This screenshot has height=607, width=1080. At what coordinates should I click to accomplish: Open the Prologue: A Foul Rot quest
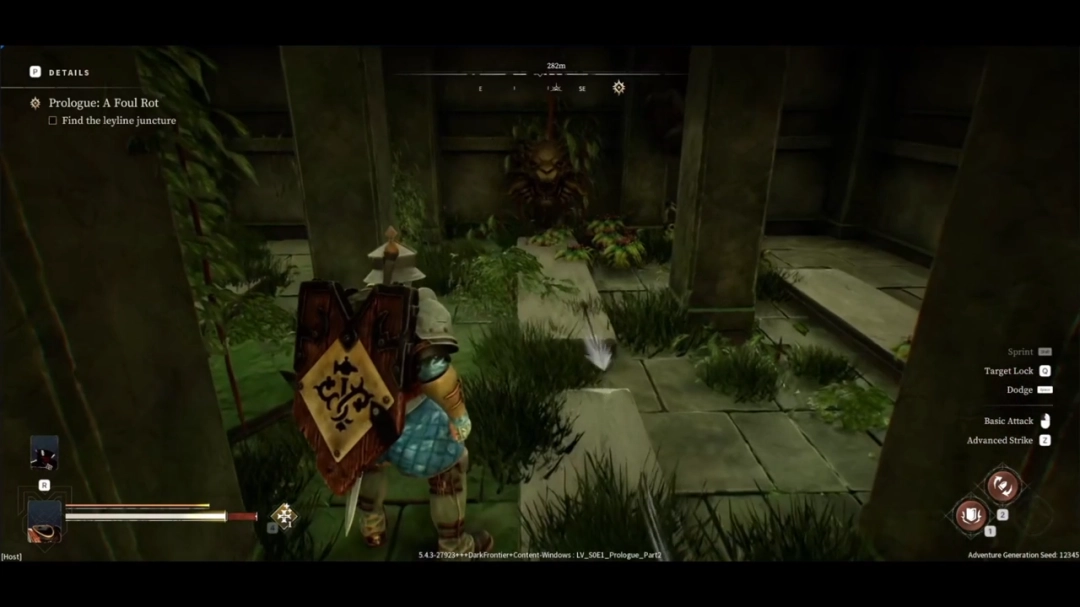tap(103, 103)
